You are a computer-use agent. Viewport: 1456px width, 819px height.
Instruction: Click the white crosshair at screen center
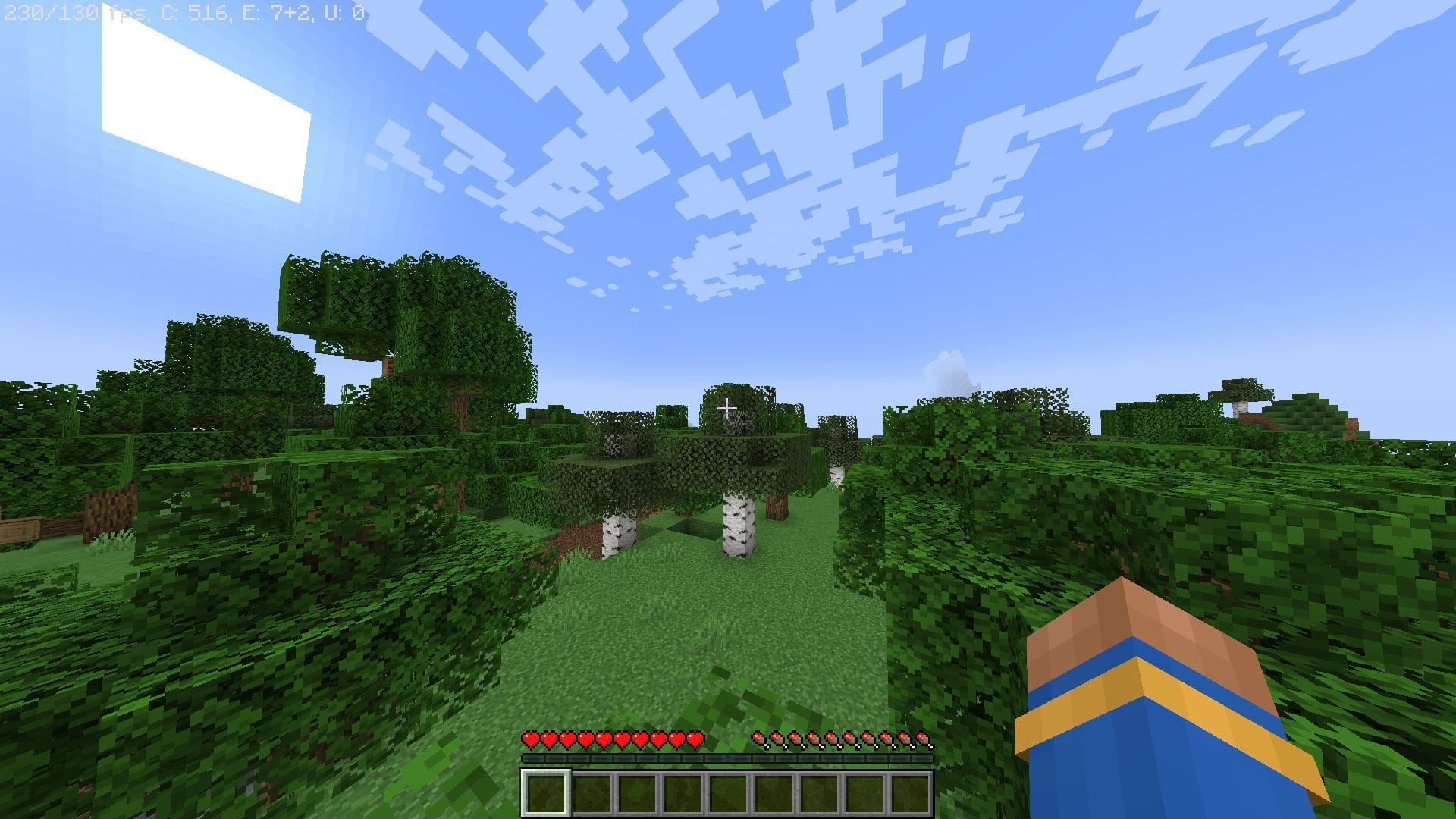728,409
